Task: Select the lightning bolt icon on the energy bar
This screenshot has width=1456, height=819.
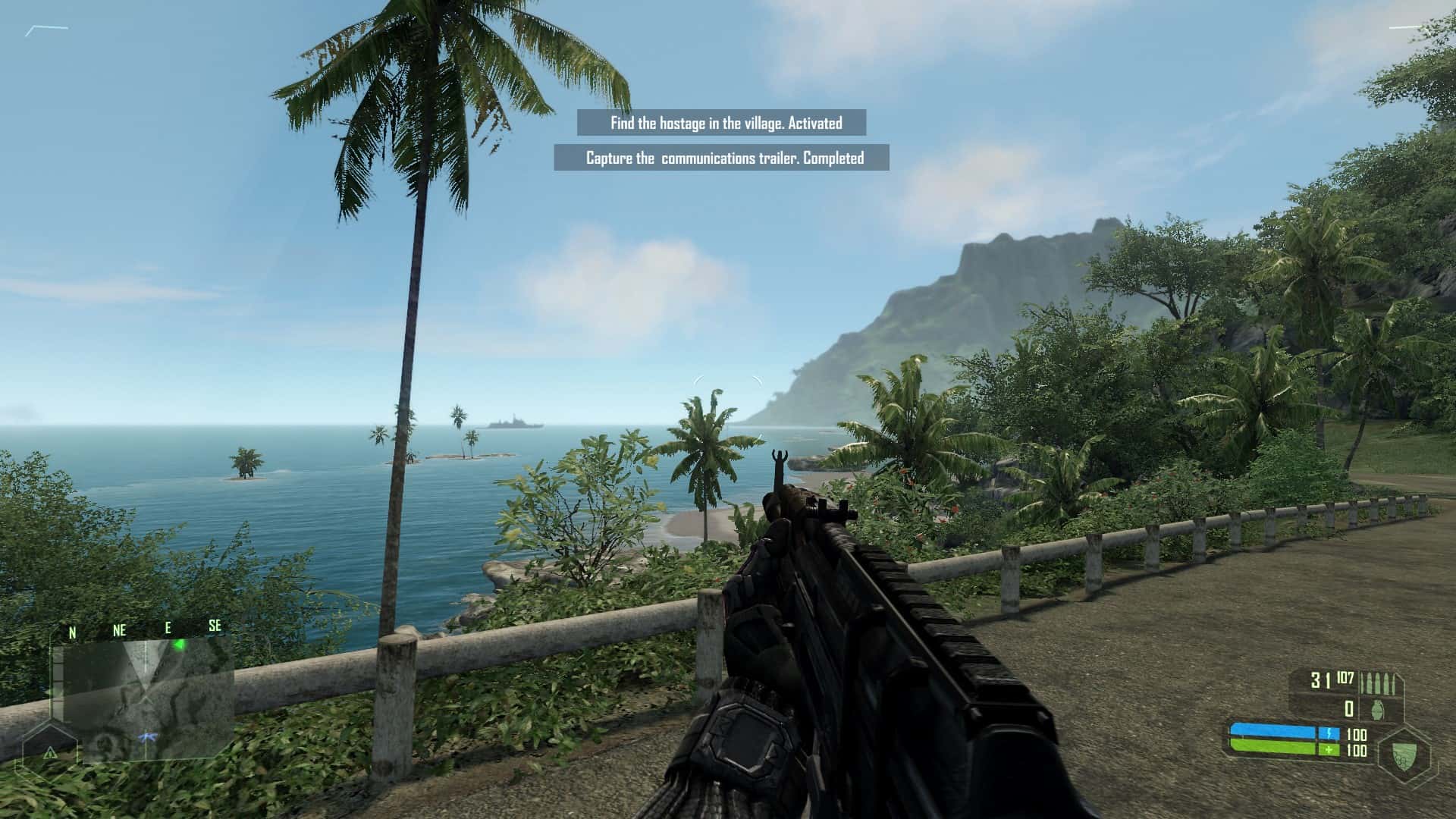Action: pyautogui.click(x=1329, y=733)
